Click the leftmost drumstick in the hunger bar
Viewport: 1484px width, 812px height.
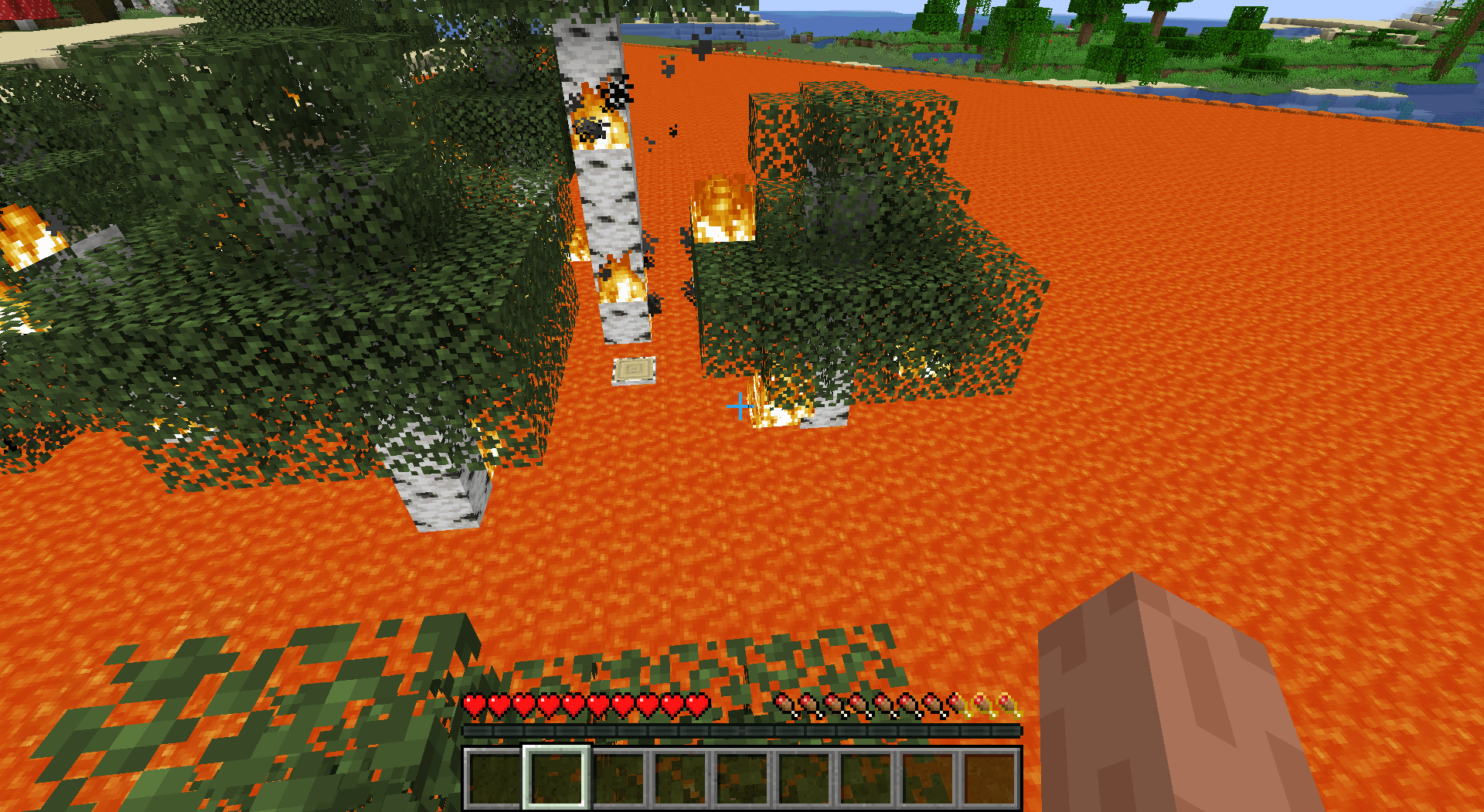pos(783,705)
